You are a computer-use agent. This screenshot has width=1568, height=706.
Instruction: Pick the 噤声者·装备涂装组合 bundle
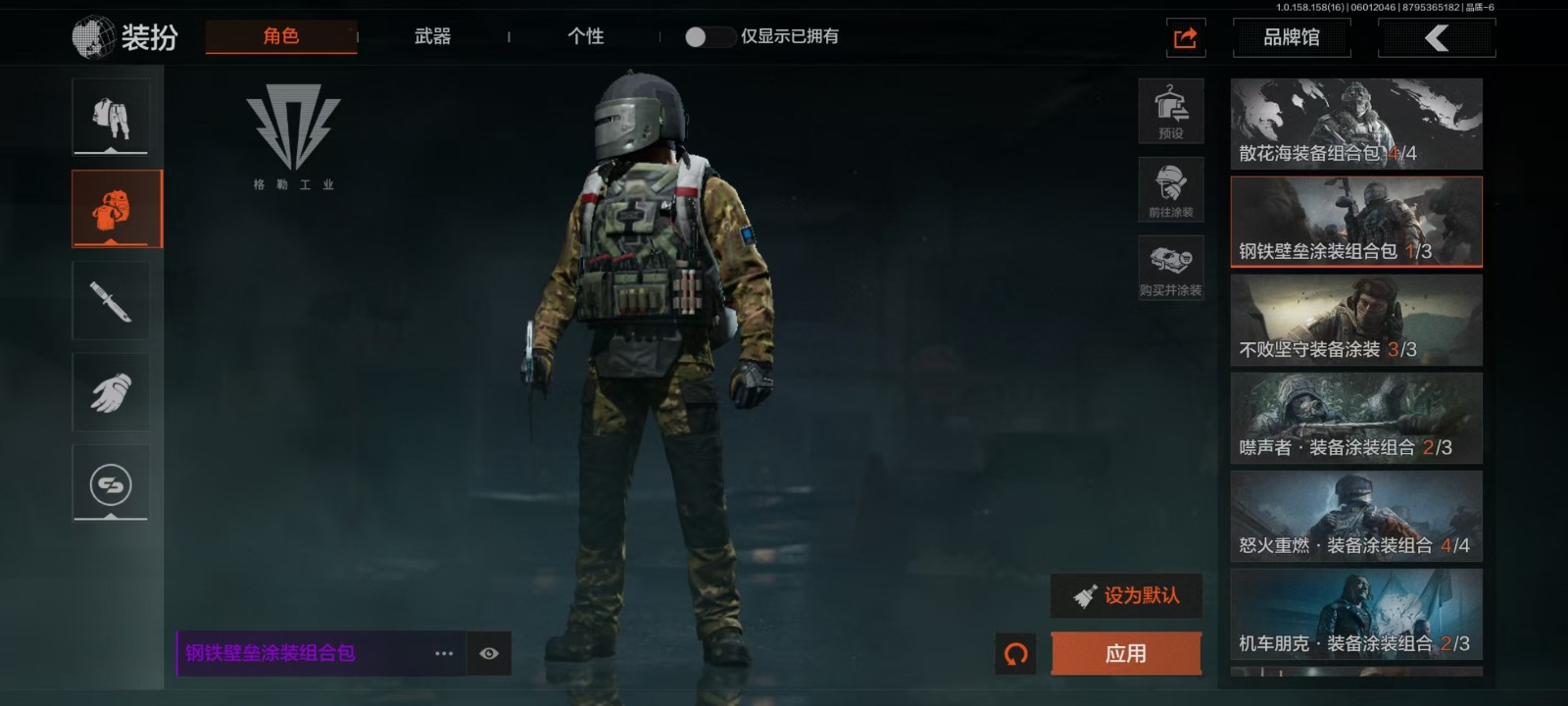coord(1356,418)
